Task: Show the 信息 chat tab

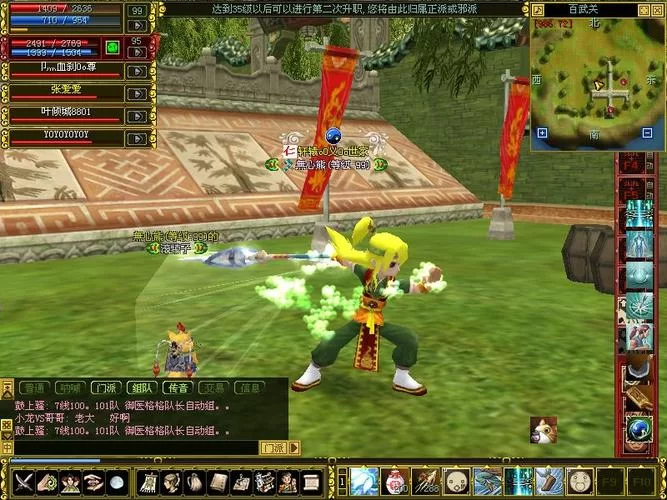Action: [250, 387]
